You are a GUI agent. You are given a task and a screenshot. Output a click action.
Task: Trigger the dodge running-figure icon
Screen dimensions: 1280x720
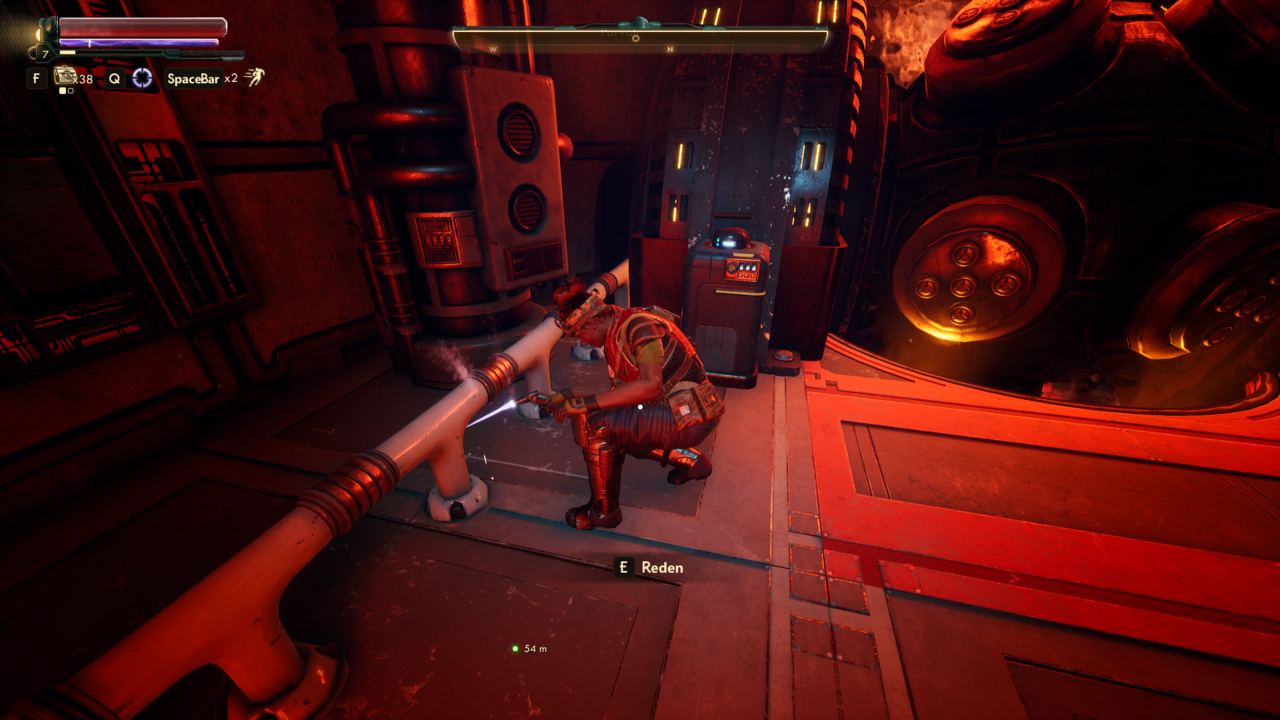(255, 78)
